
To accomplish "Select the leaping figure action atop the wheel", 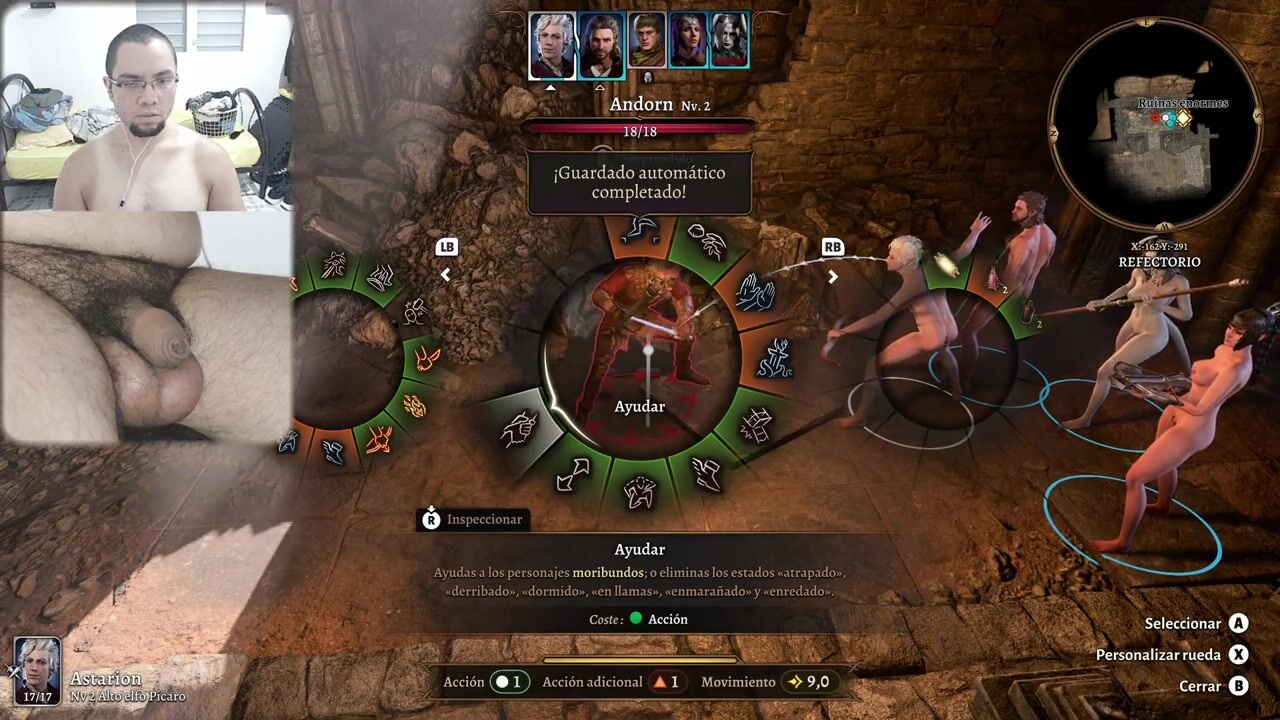I will 639,229.
